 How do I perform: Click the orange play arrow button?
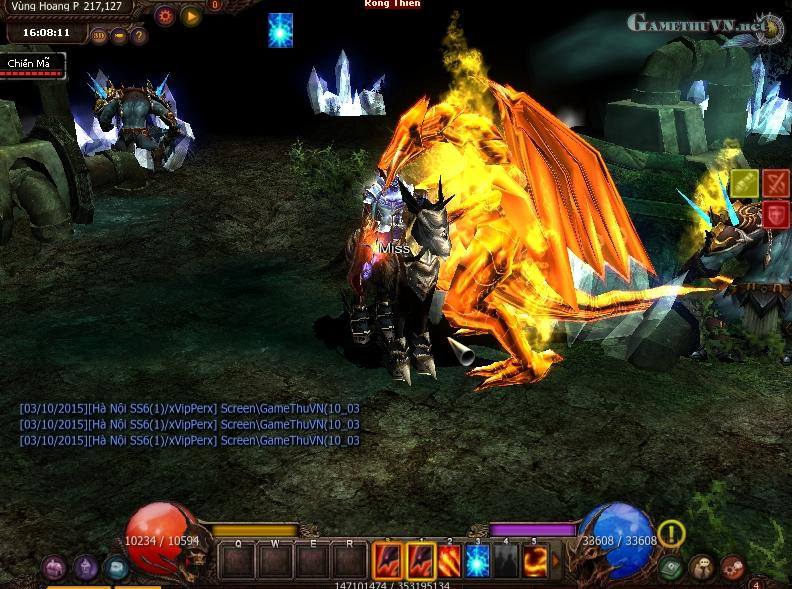[x=190, y=16]
